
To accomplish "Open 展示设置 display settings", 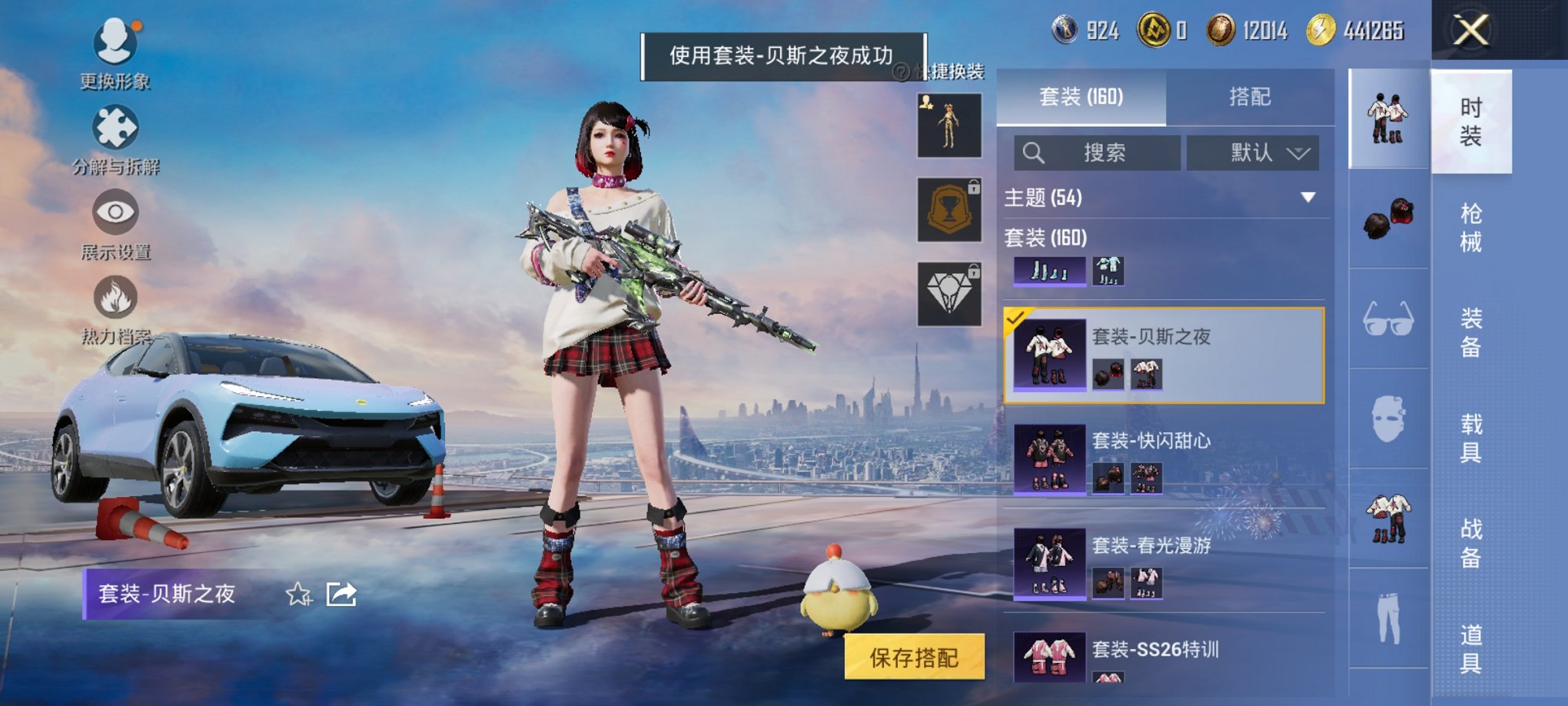I will pos(114,212).
